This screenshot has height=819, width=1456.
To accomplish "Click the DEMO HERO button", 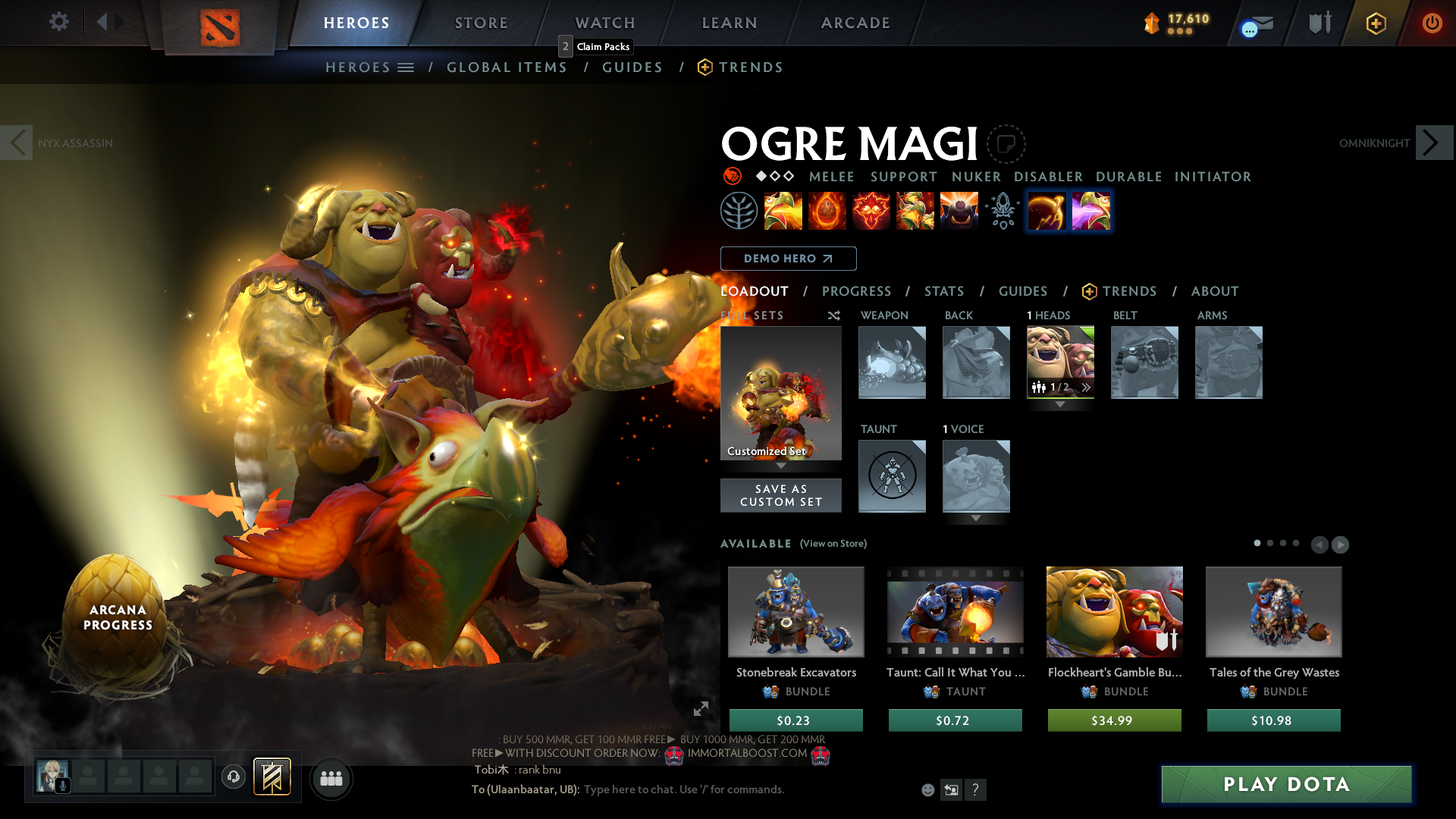I will click(x=788, y=259).
